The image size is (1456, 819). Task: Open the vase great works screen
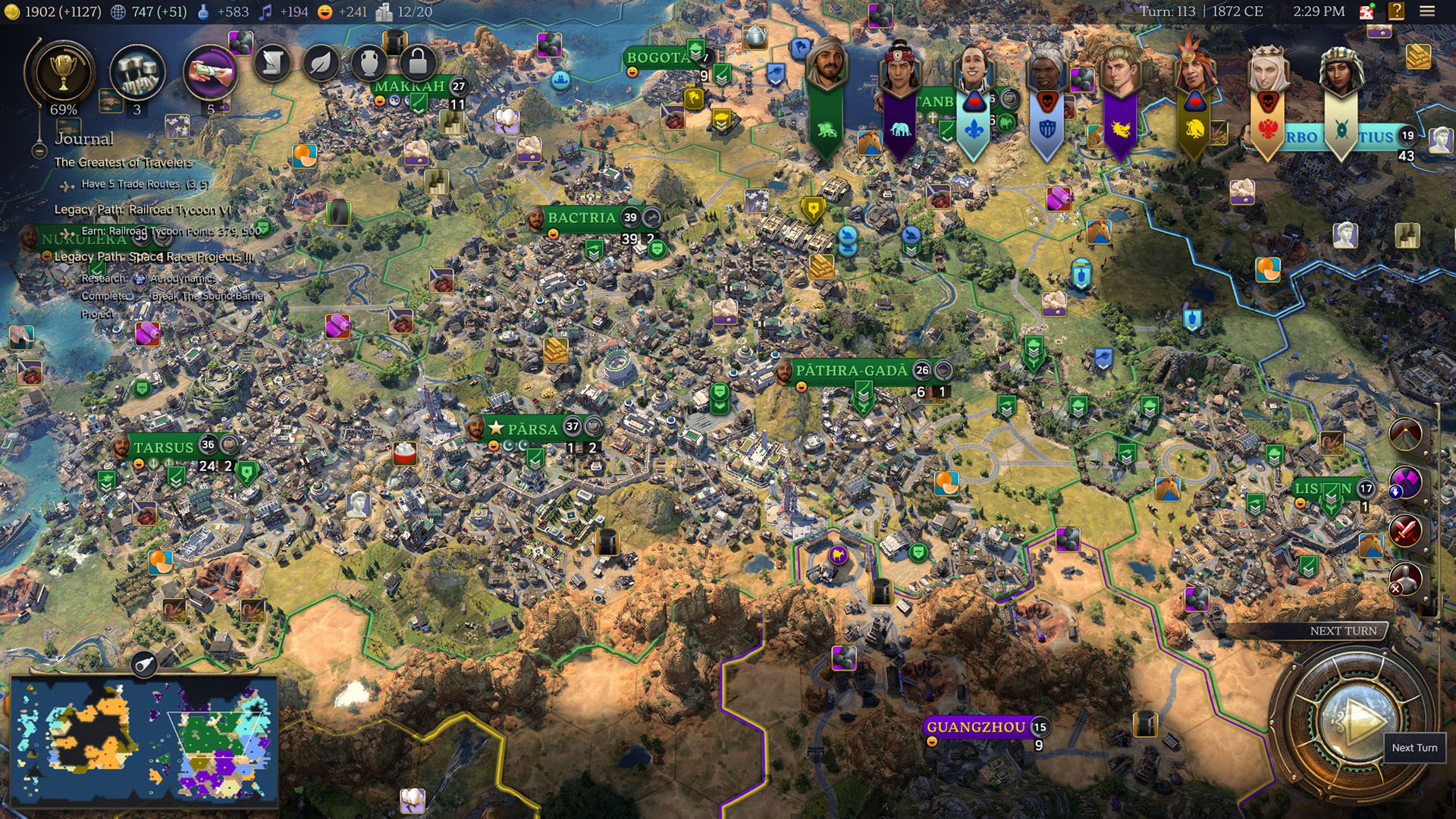369,63
